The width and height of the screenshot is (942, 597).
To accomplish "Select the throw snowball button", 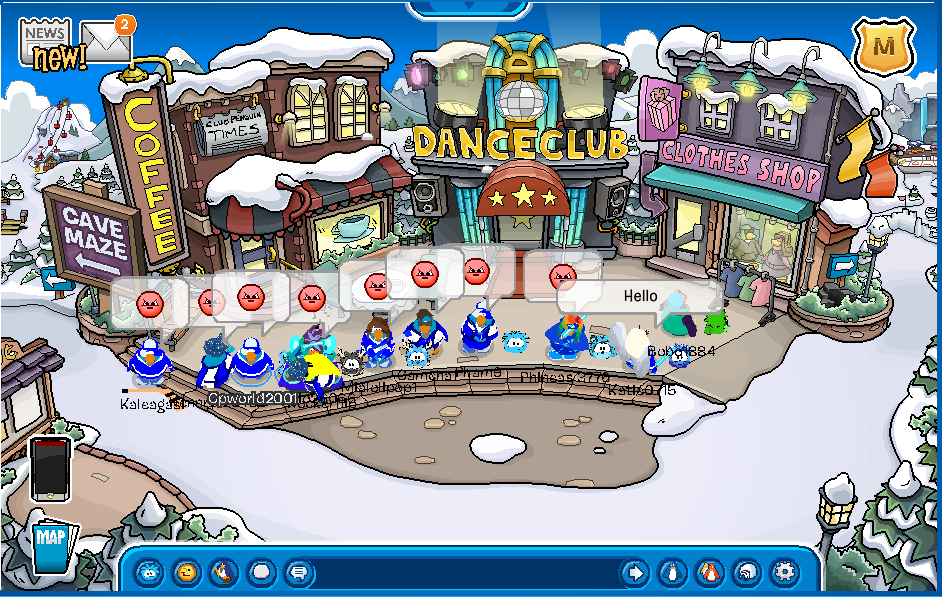I will 261,573.
